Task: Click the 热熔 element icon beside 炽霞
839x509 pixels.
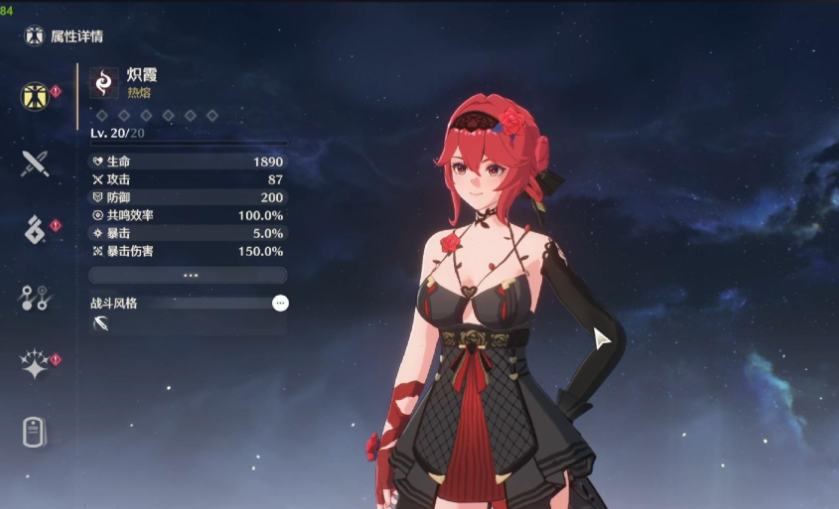Action: click(x=104, y=82)
